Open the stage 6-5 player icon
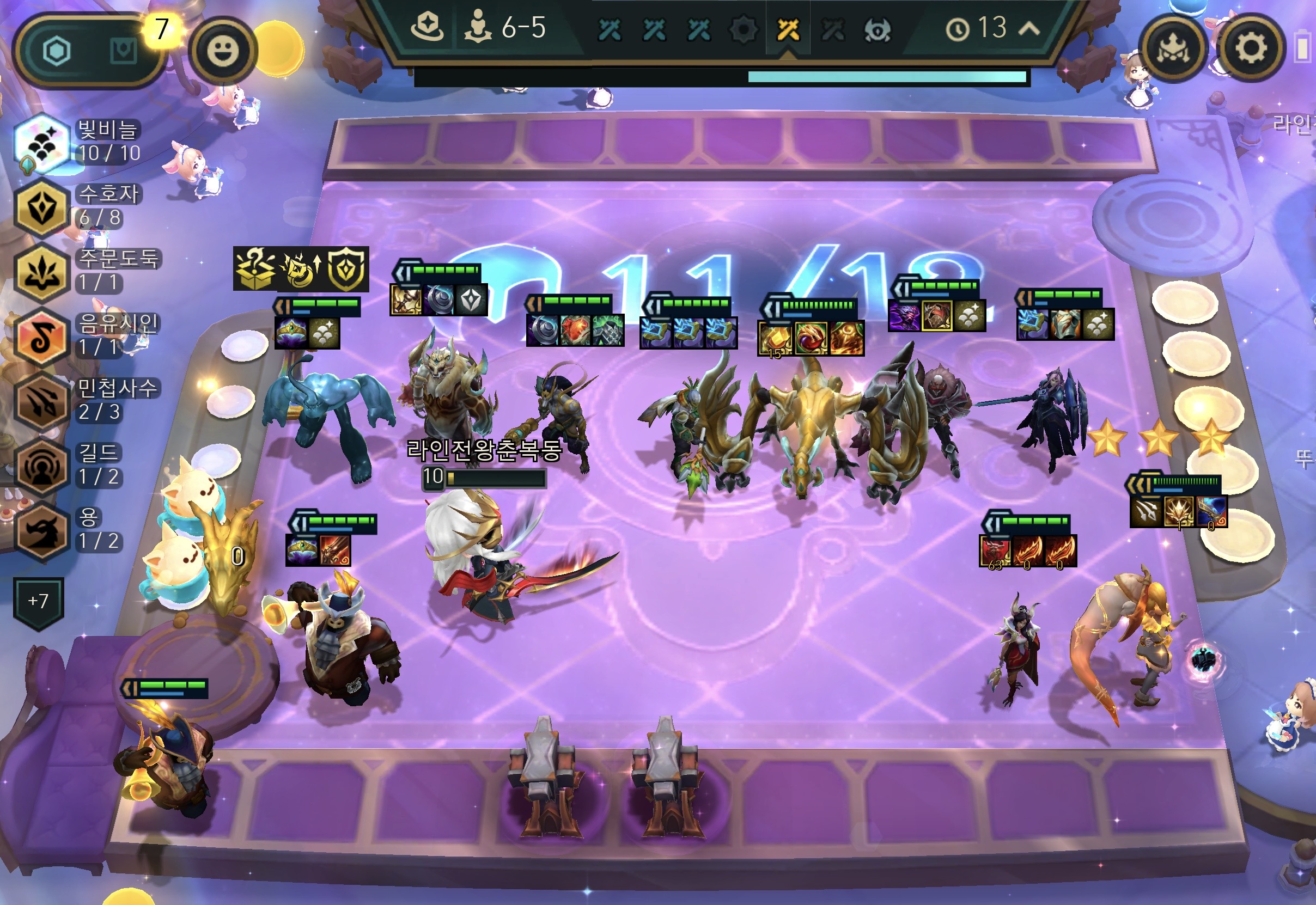Viewport: 1316px width, 905px height. [x=478, y=28]
